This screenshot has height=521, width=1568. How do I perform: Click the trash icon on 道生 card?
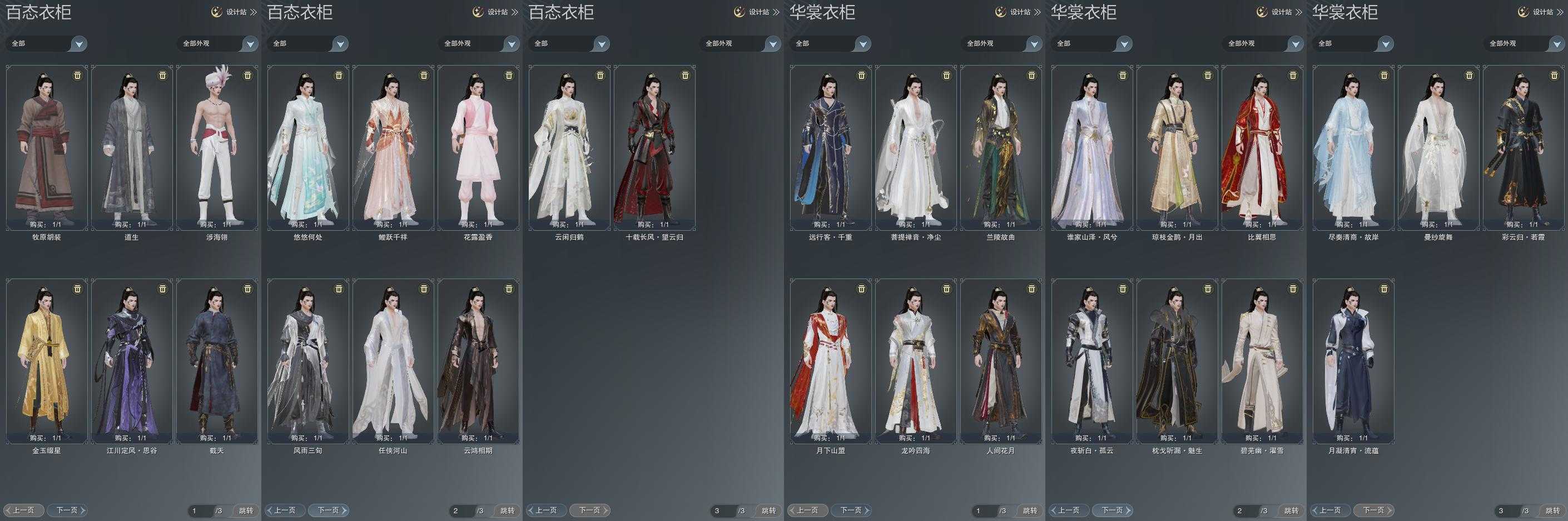[x=162, y=76]
